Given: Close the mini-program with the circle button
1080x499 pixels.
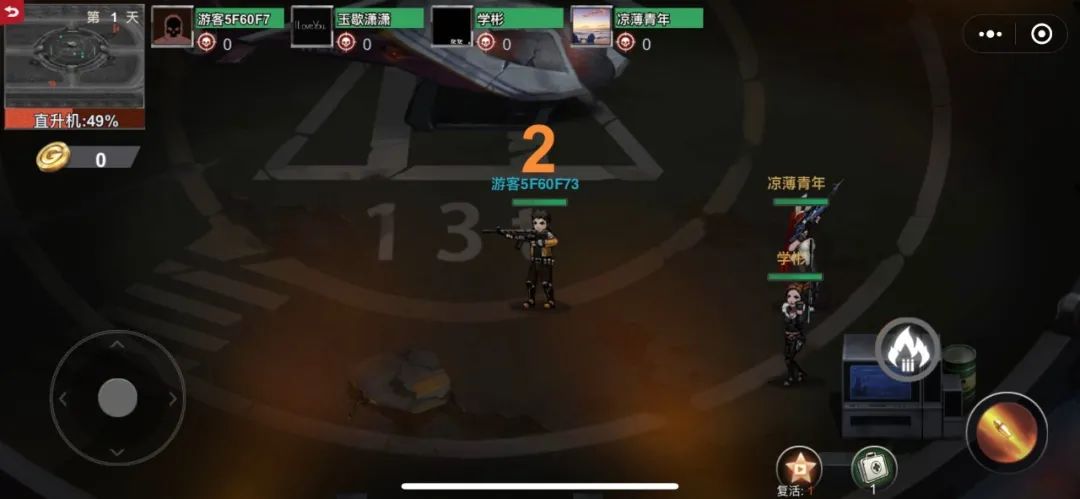Looking at the screenshot, I should 1041,34.
